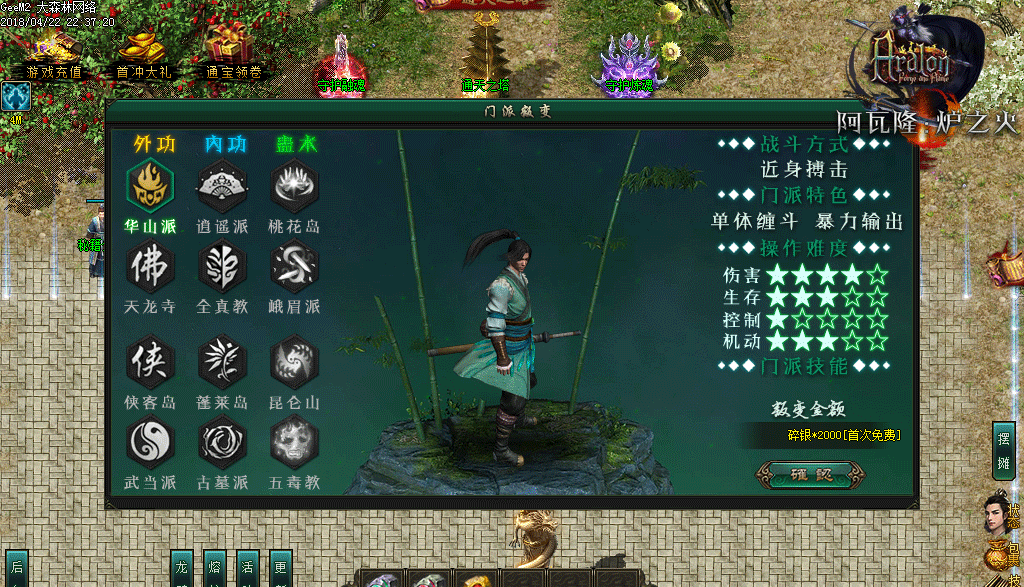Choose the 蓬莱岛 sect
Image resolution: width=1024 pixels, height=587 pixels.
(x=222, y=362)
